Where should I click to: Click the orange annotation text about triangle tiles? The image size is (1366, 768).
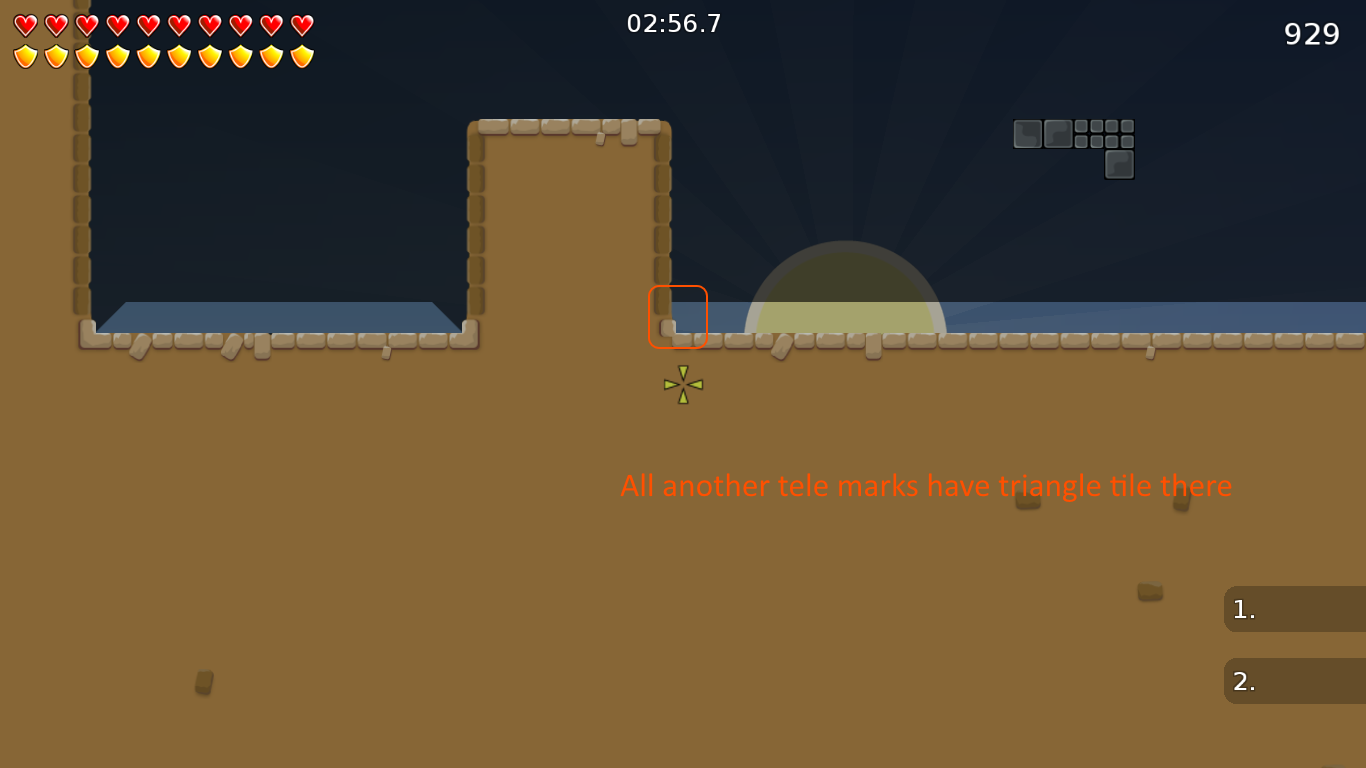(926, 486)
